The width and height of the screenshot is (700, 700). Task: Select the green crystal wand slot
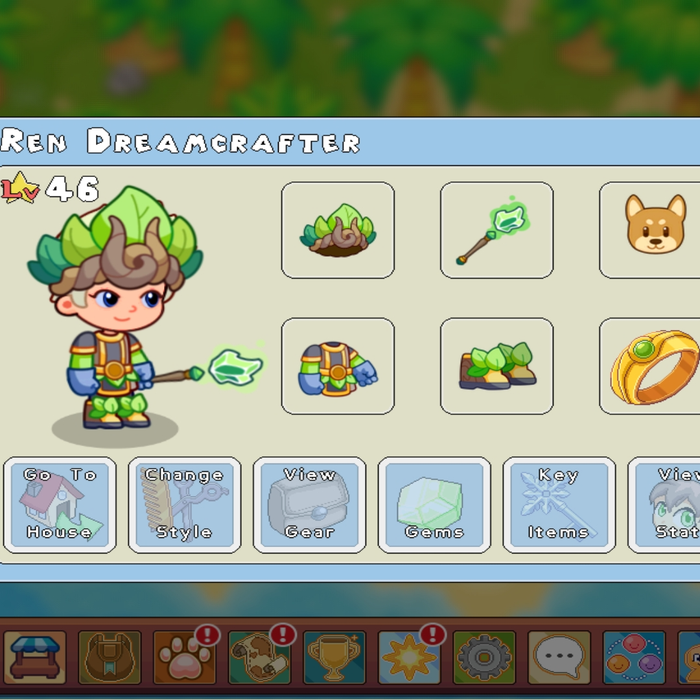tap(496, 230)
